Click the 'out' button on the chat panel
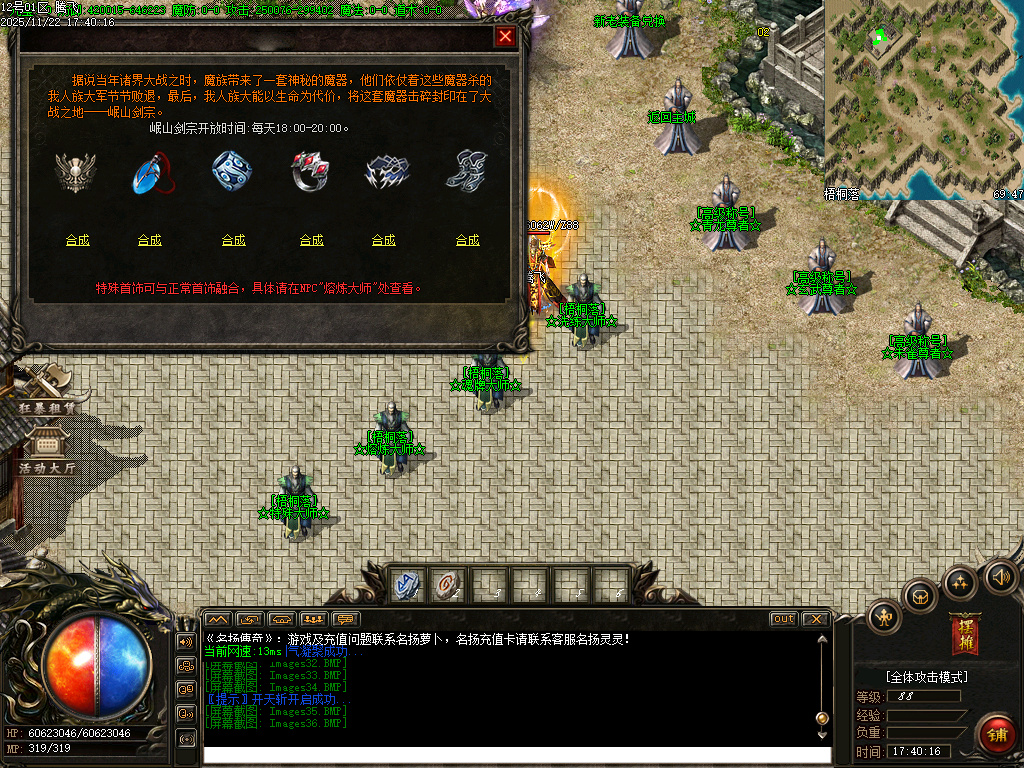Viewport: 1024px width, 768px height. [783, 619]
